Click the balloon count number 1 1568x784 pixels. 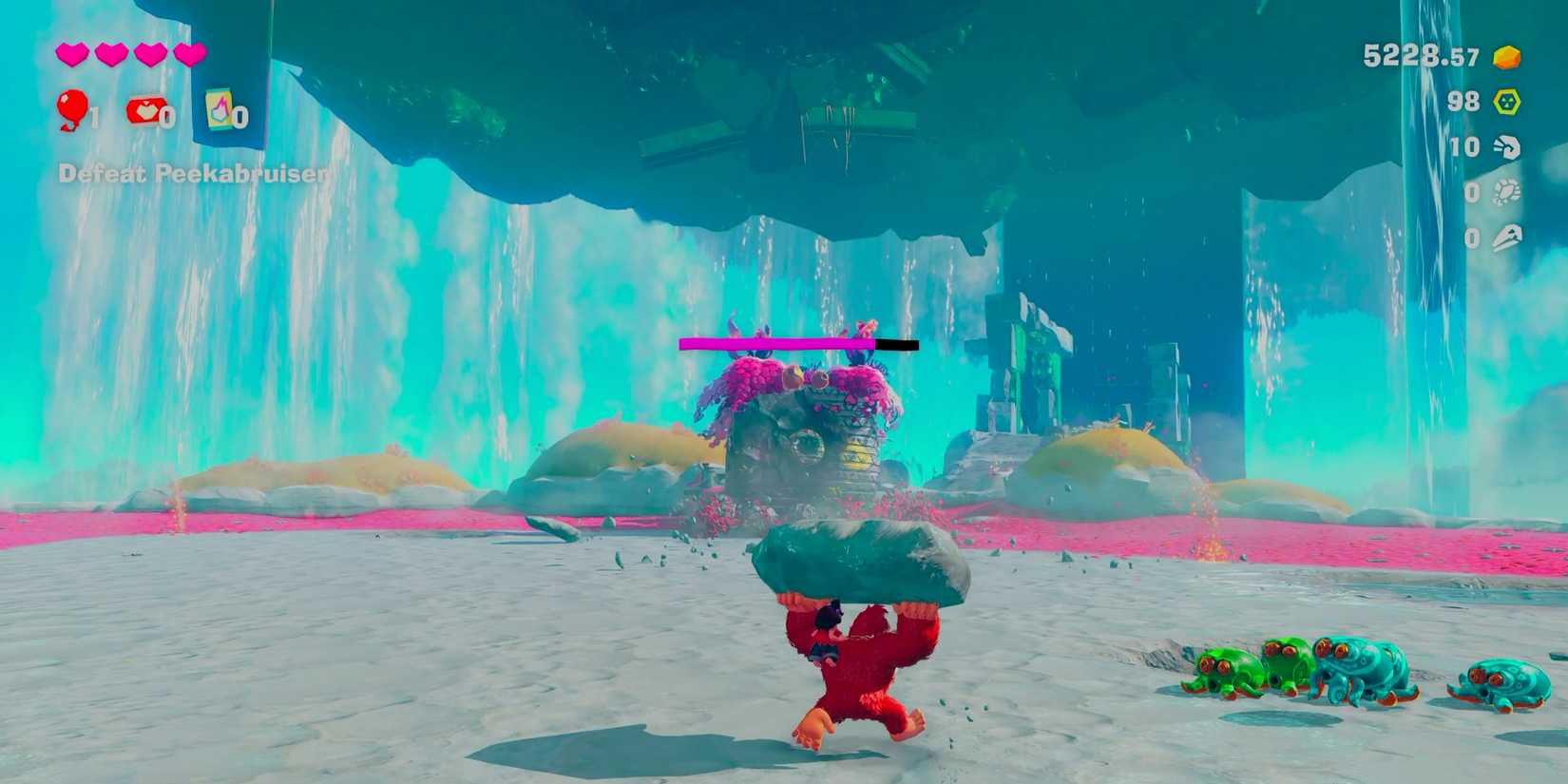point(95,116)
